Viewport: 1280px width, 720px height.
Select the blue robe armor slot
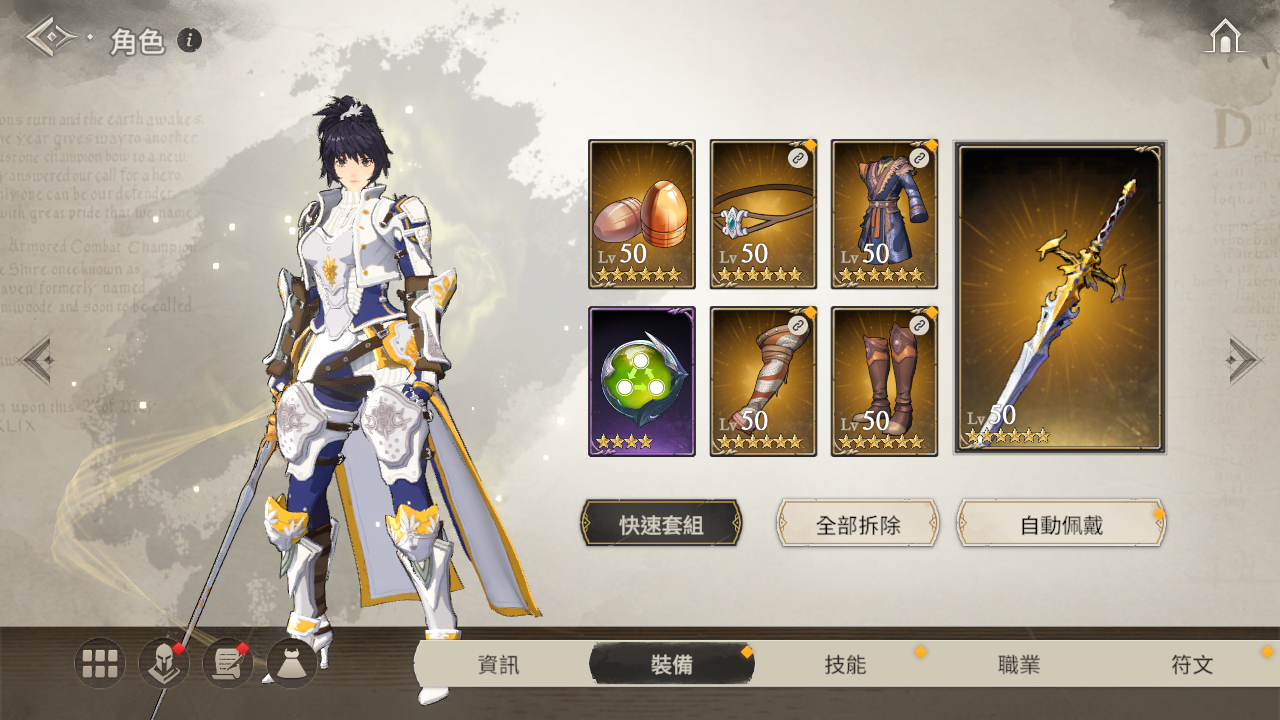(884, 214)
